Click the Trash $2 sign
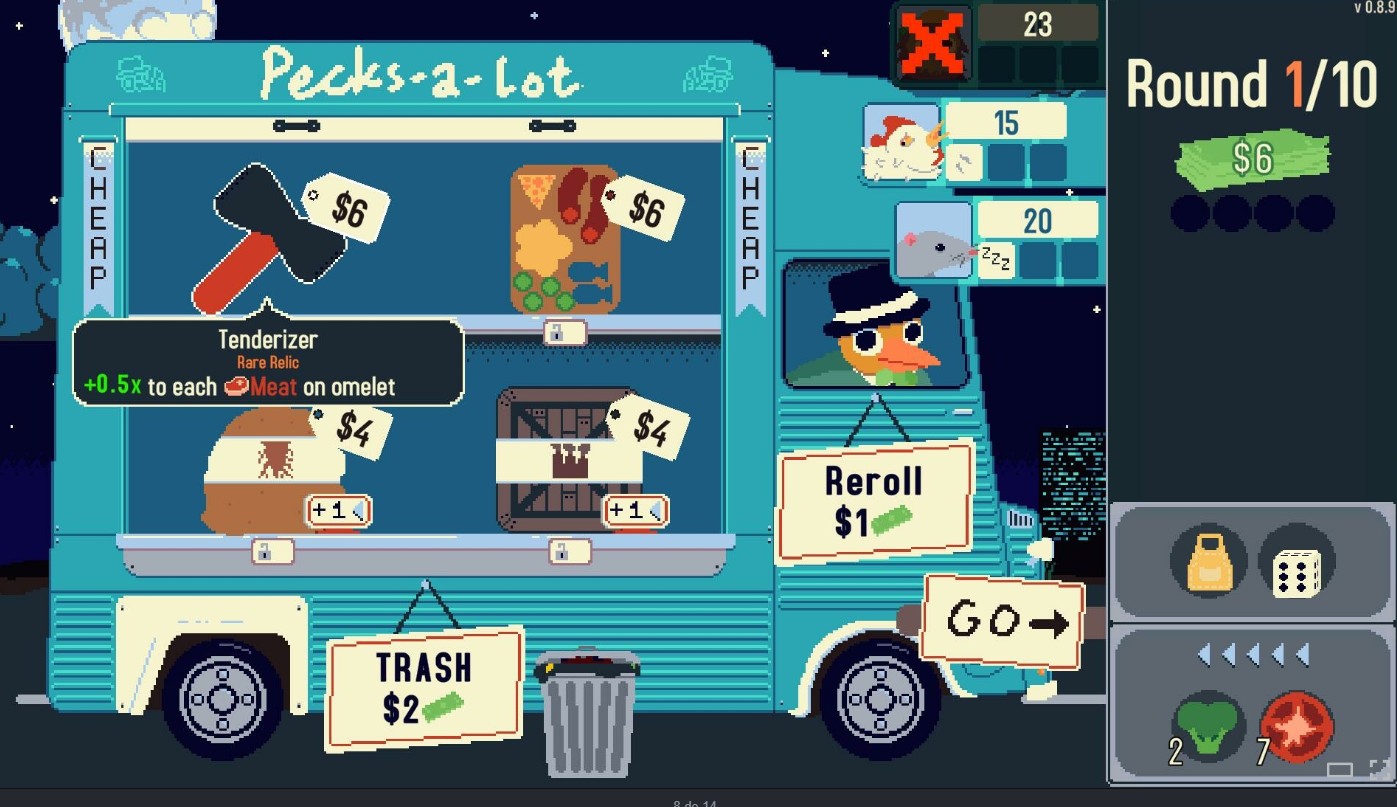The height and width of the screenshot is (807, 1397). (x=424, y=687)
